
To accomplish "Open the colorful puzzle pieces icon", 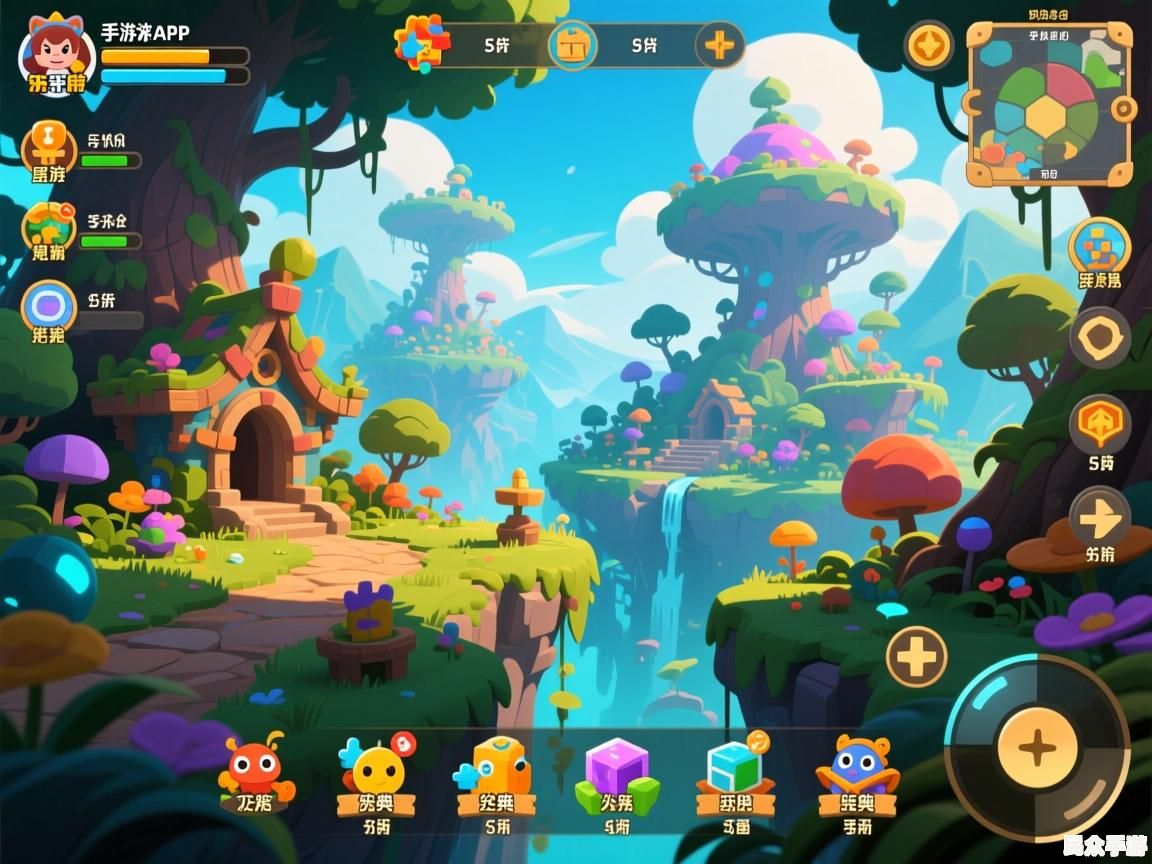I will point(420,43).
